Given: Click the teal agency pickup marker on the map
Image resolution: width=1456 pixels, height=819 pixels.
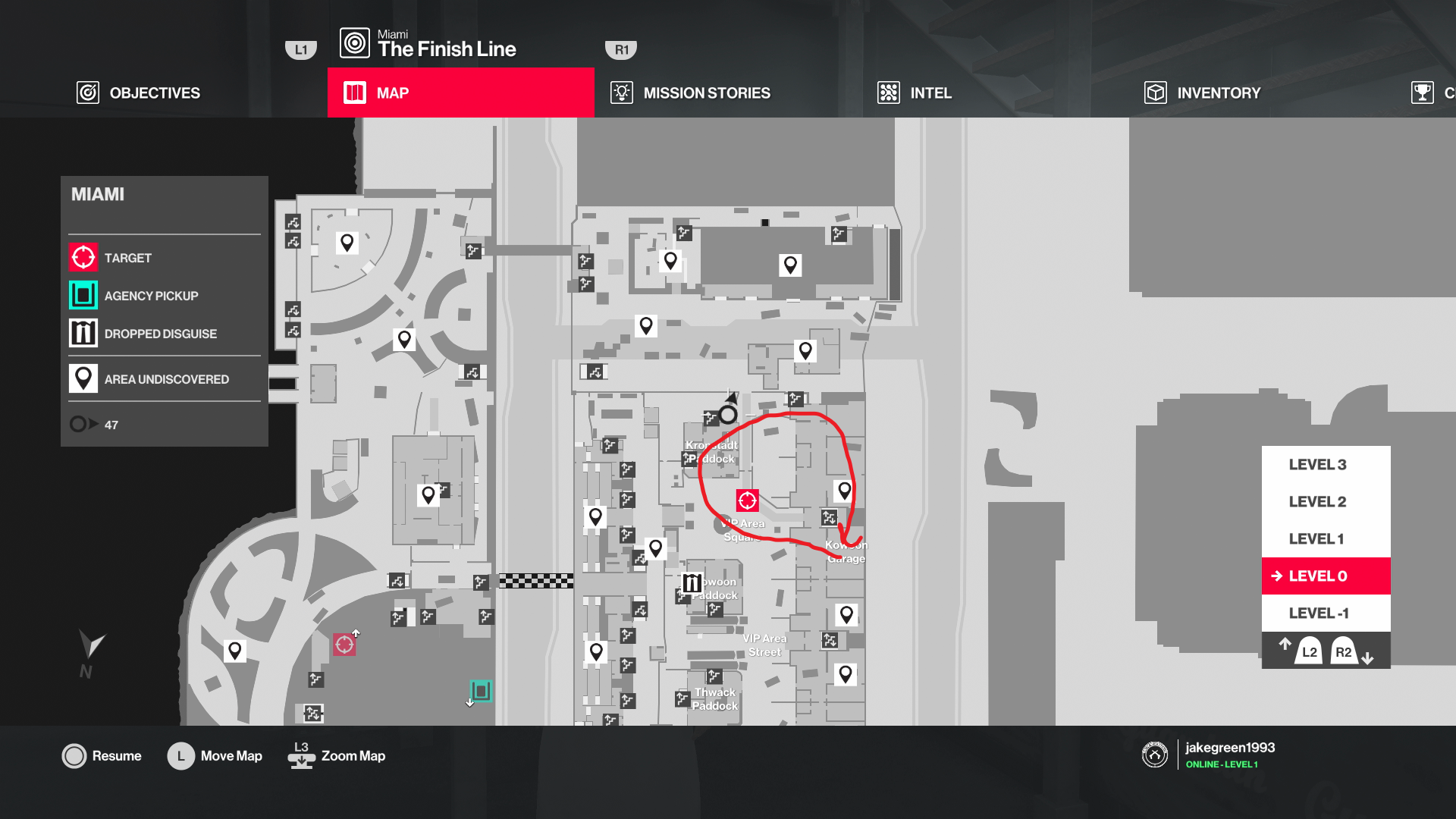Looking at the screenshot, I should pyautogui.click(x=482, y=691).
